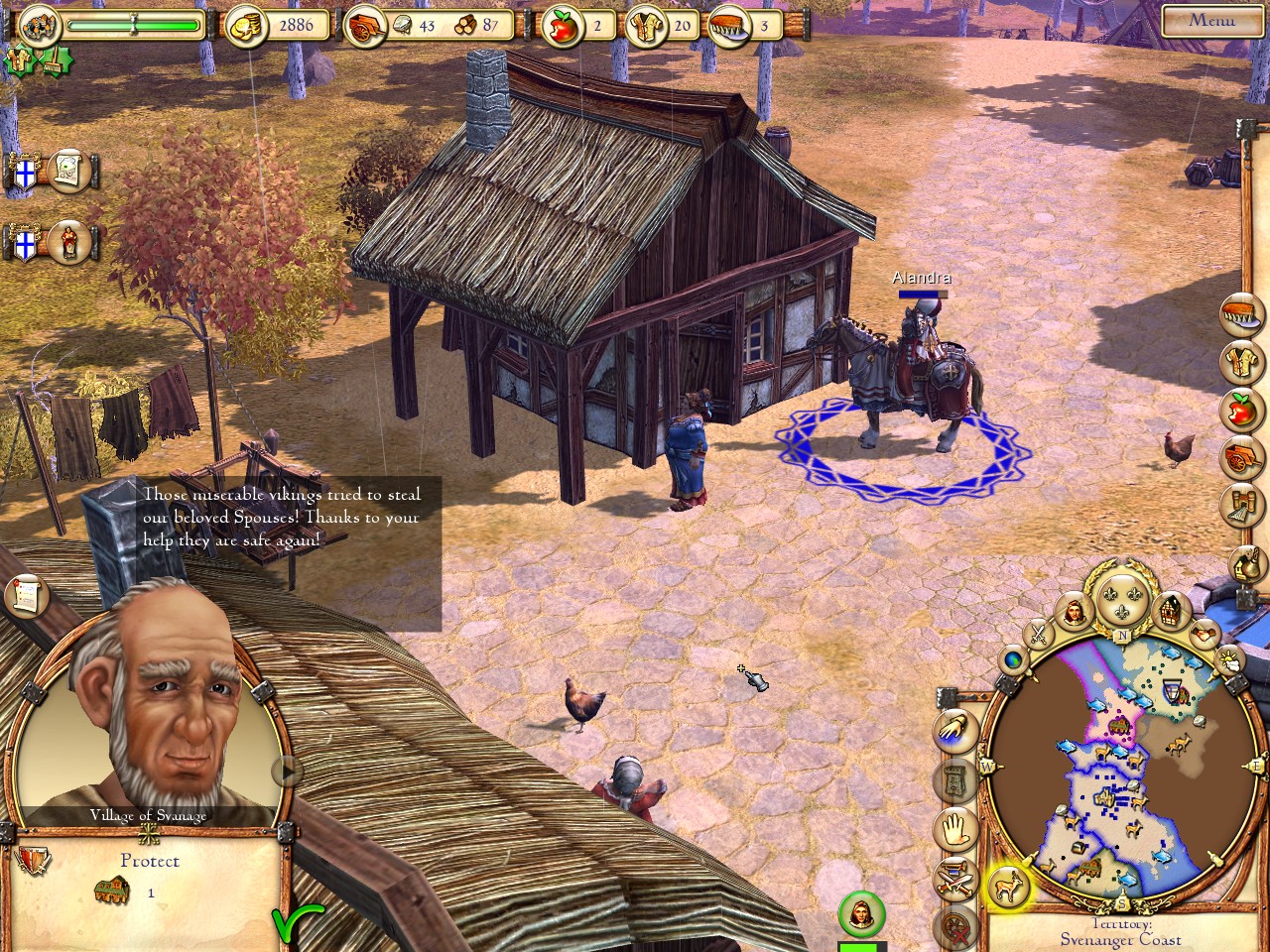Open the apple food build category
Screen dimensions: 1270x952
[x=1242, y=411]
